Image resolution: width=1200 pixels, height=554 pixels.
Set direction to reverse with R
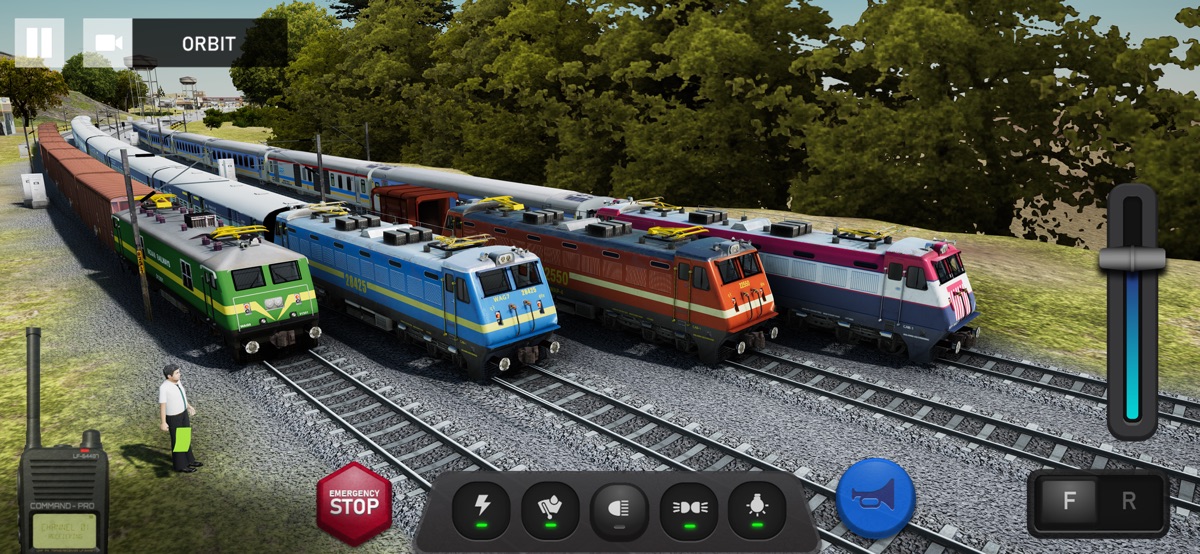(1129, 502)
